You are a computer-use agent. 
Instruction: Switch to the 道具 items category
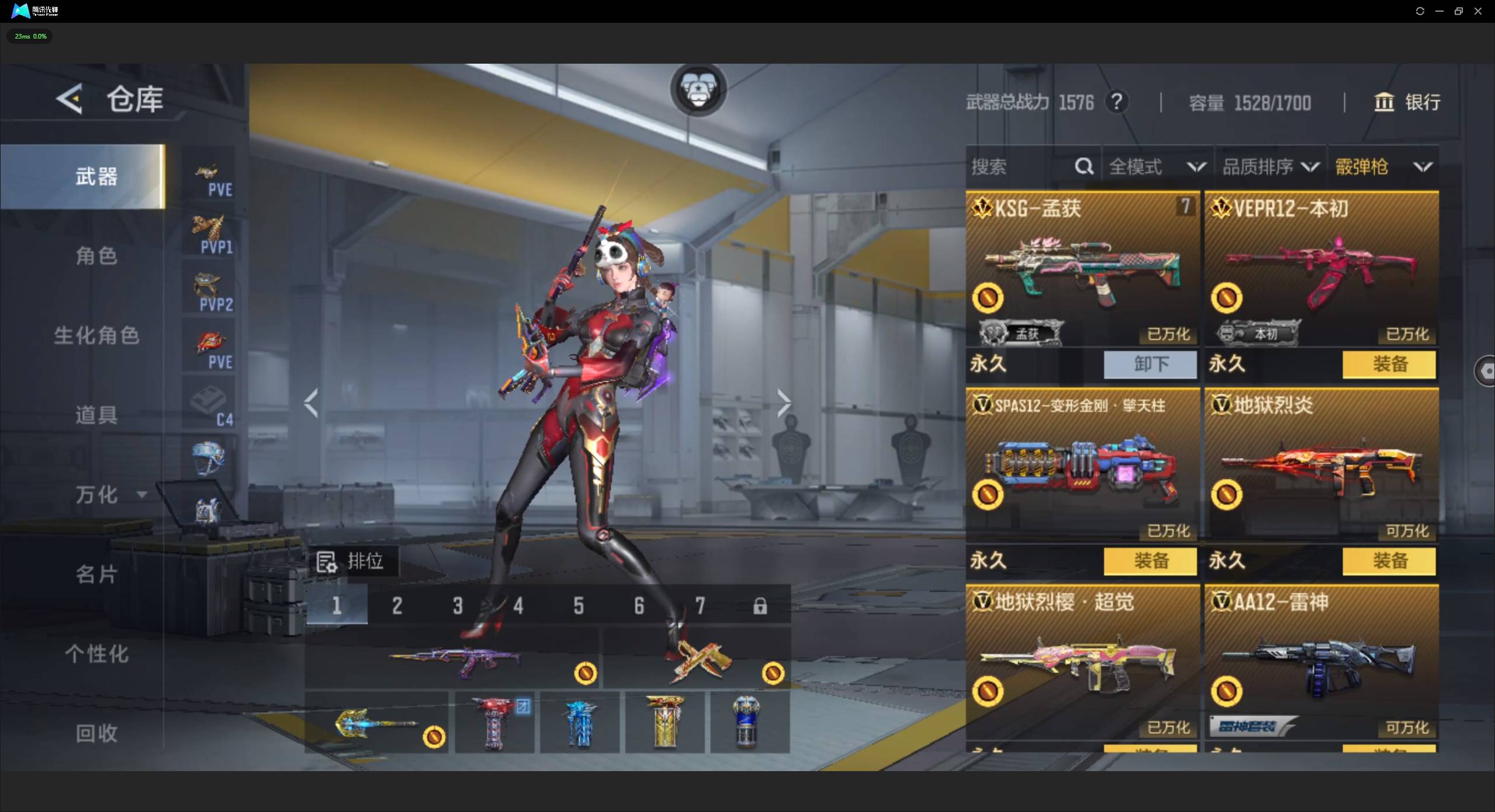pyautogui.click(x=96, y=415)
